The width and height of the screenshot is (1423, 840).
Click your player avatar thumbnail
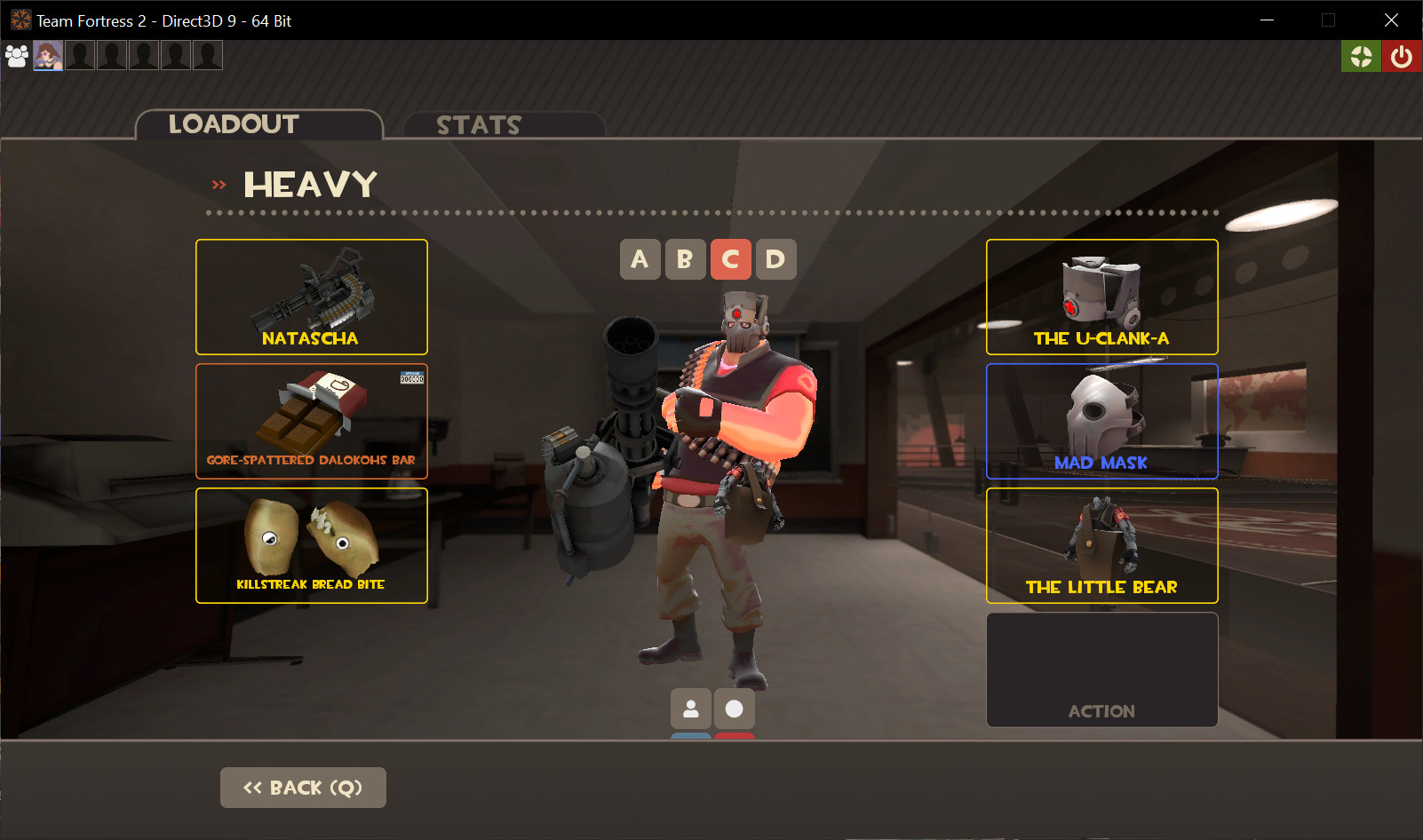click(x=48, y=55)
